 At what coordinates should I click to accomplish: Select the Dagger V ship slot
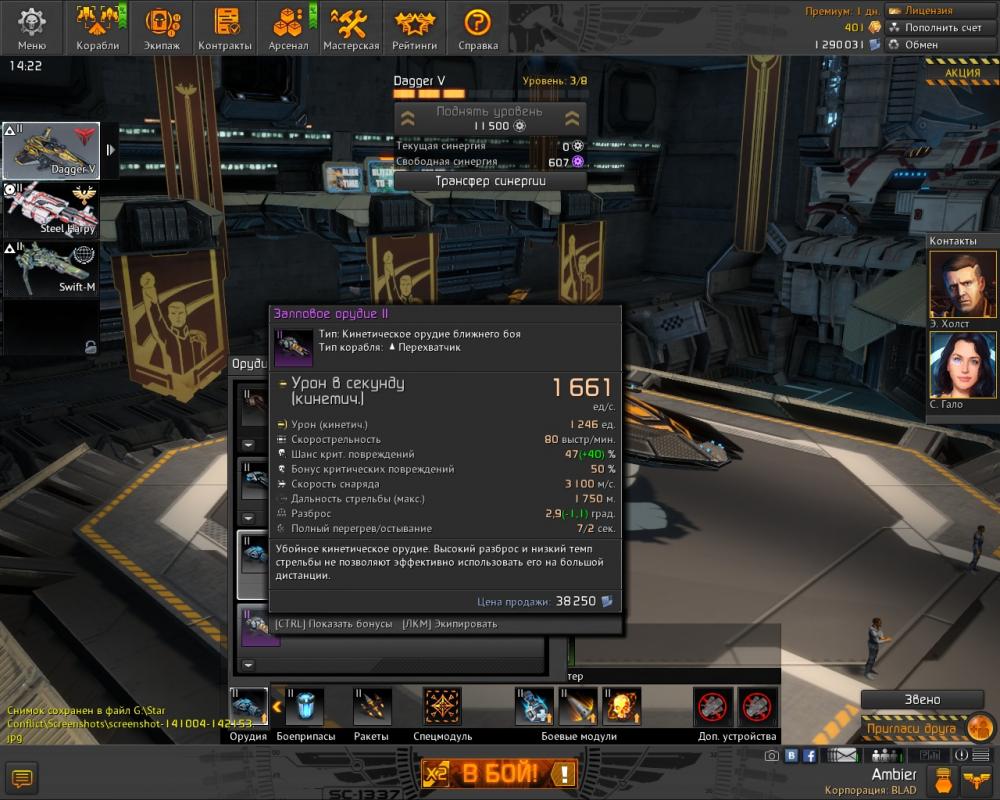52,151
